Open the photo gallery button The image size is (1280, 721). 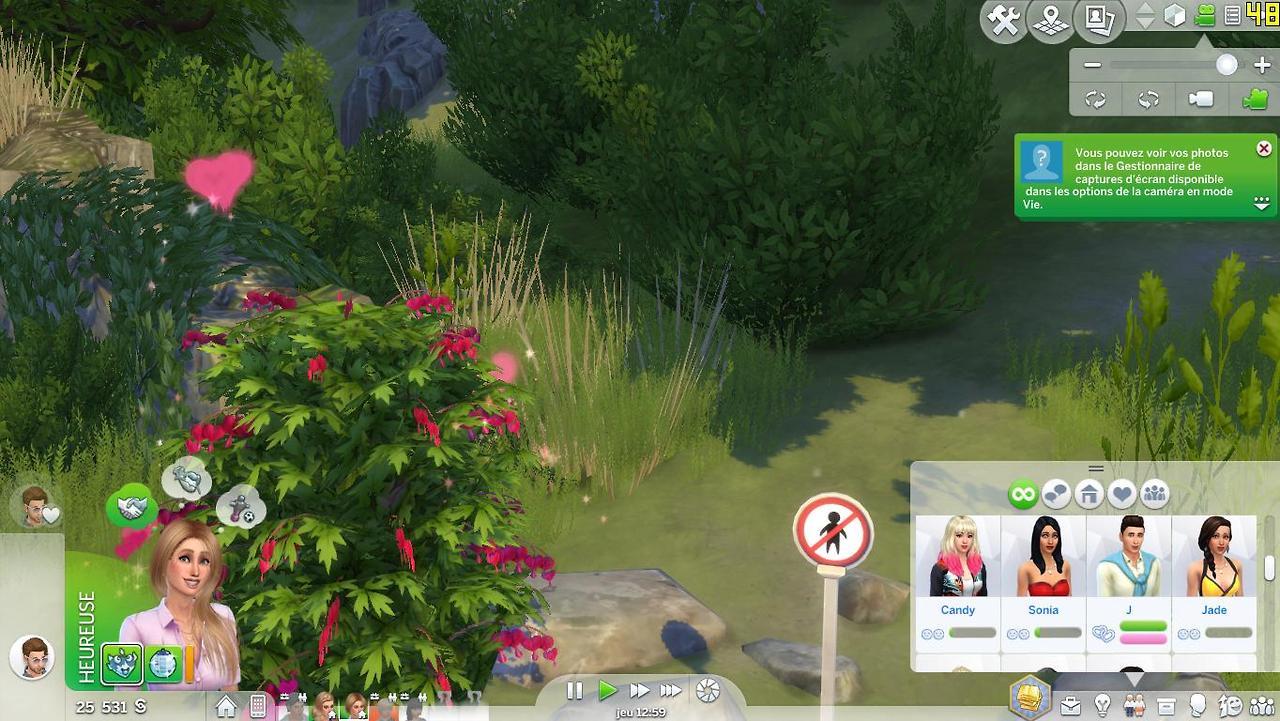click(x=1099, y=20)
